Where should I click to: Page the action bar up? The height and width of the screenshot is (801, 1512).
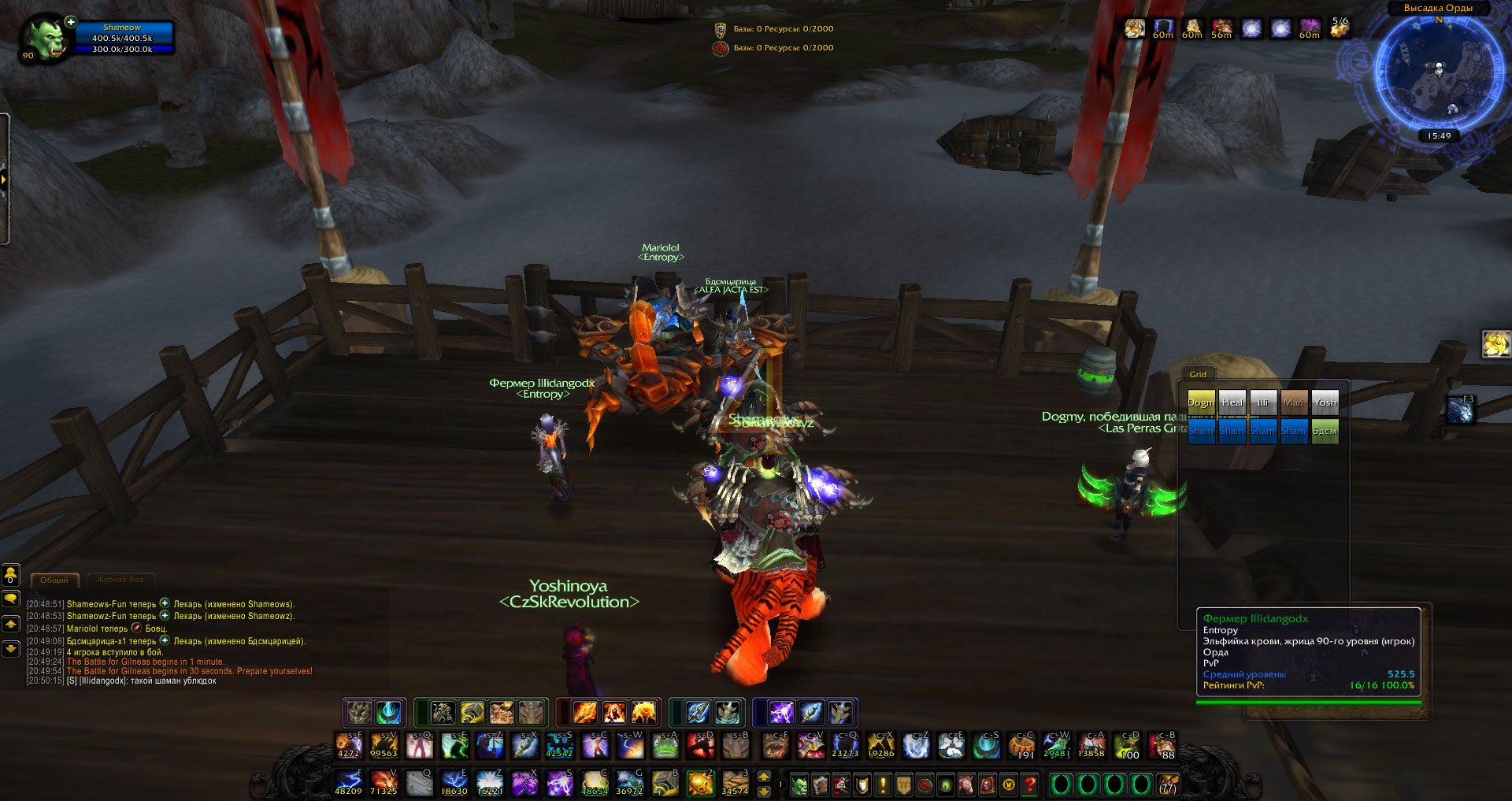[x=763, y=777]
